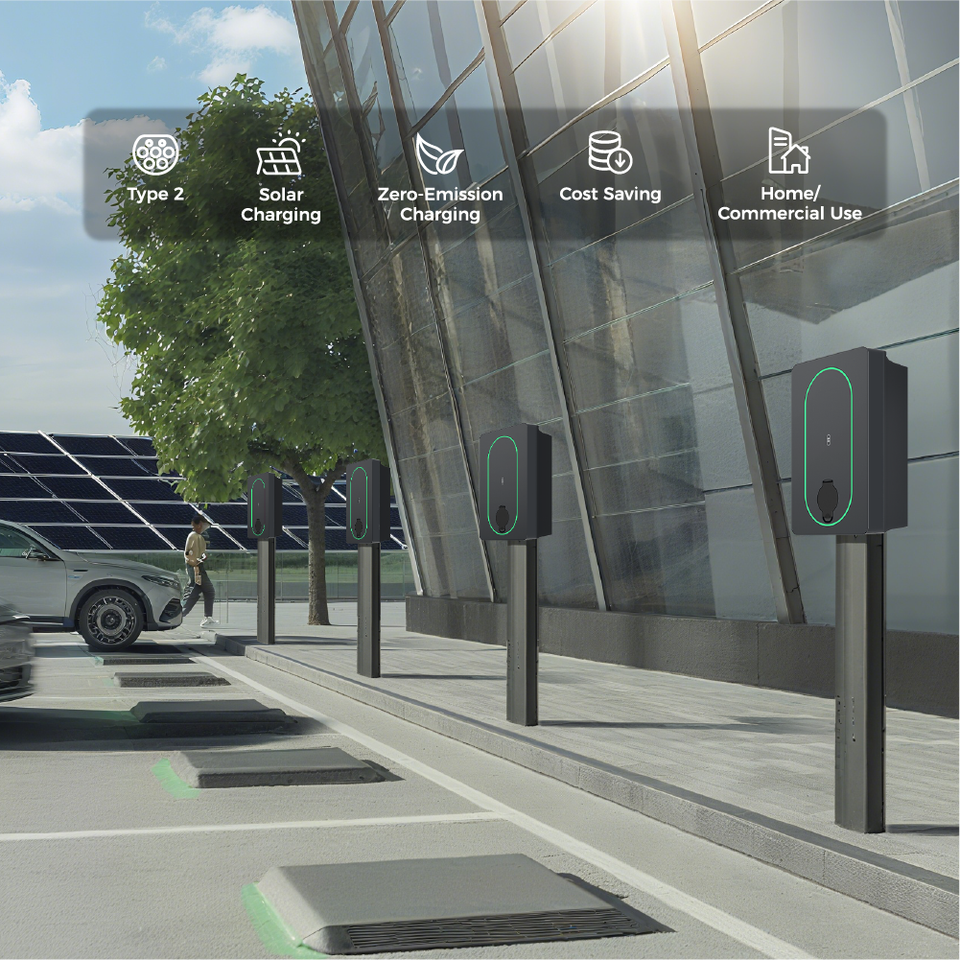This screenshot has height=960, width=960.
Task: Choose the Zero-Emission Charging leaf icon
Action: [439, 155]
